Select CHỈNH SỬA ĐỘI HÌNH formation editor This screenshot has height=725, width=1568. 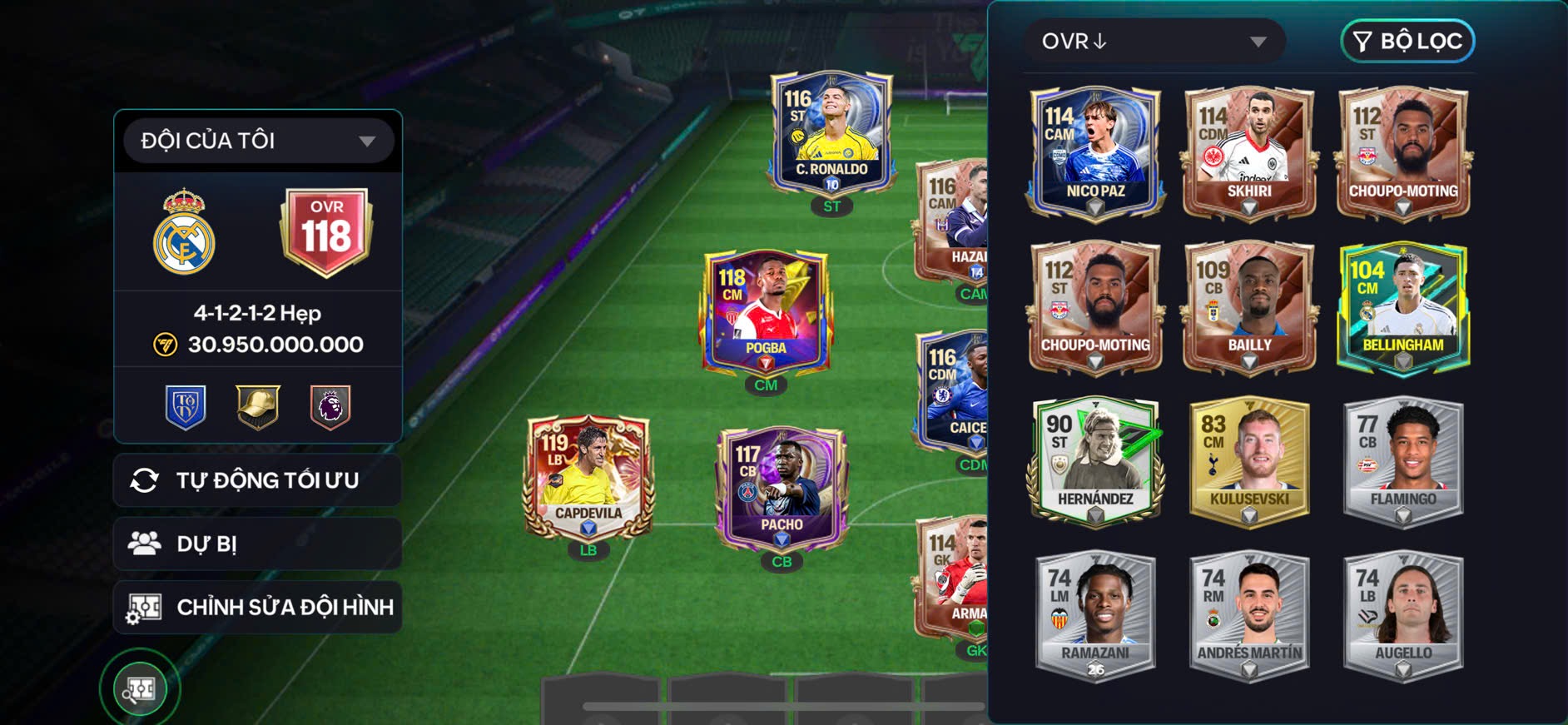pos(258,607)
